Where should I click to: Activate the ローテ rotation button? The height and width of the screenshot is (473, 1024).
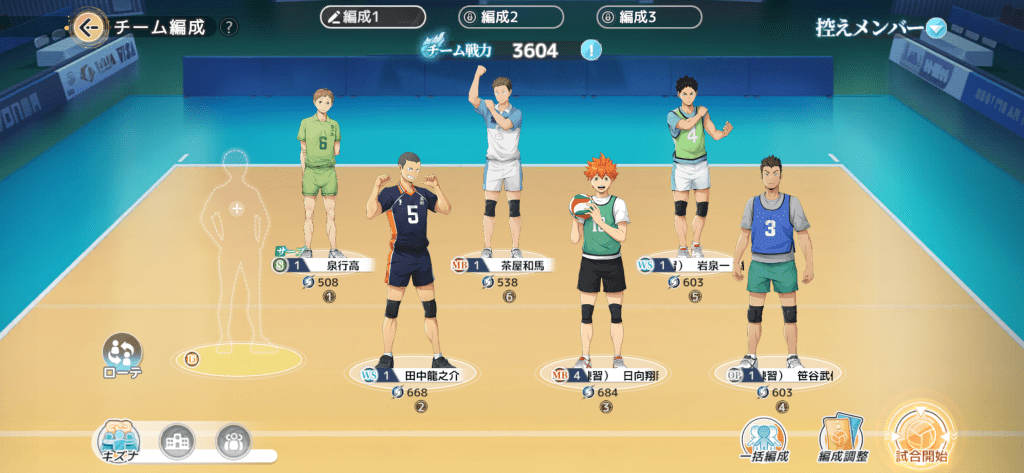click(x=122, y=354)
